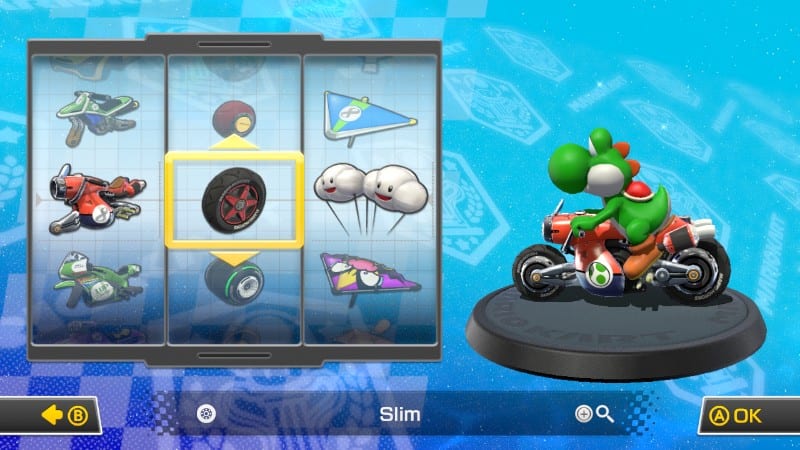Select the green-rimmed tire below Slim

(234, 282)
